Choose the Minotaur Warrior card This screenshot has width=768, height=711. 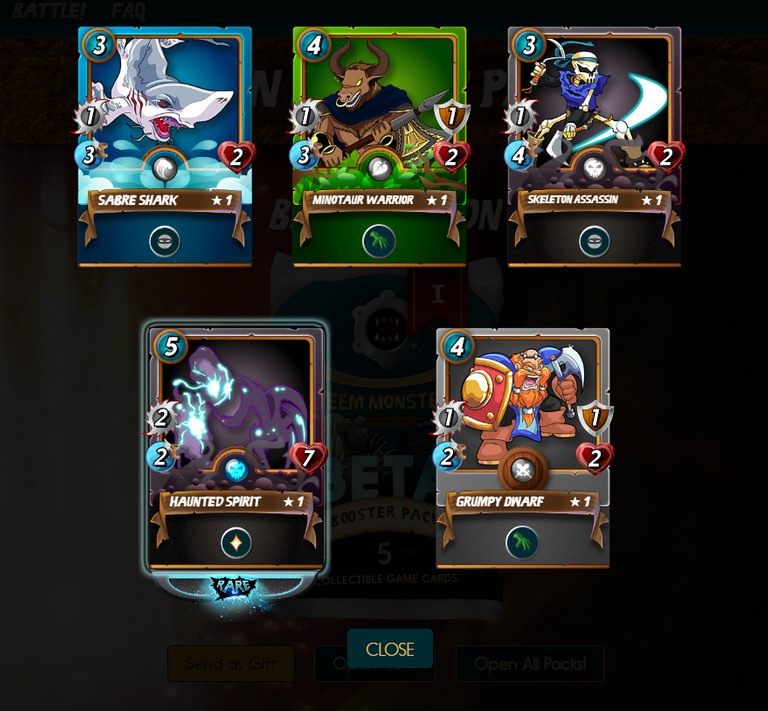[379, 146]
